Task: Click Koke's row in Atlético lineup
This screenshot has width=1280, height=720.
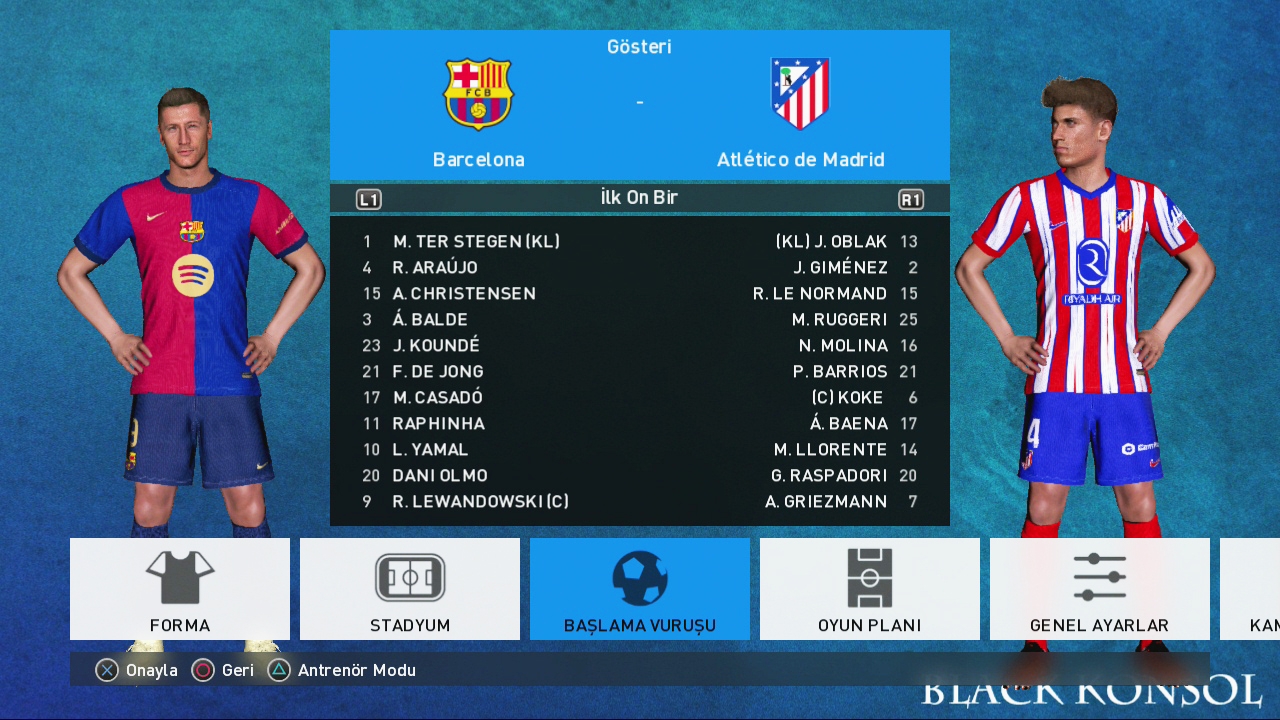Action: (x=847, y=397)
